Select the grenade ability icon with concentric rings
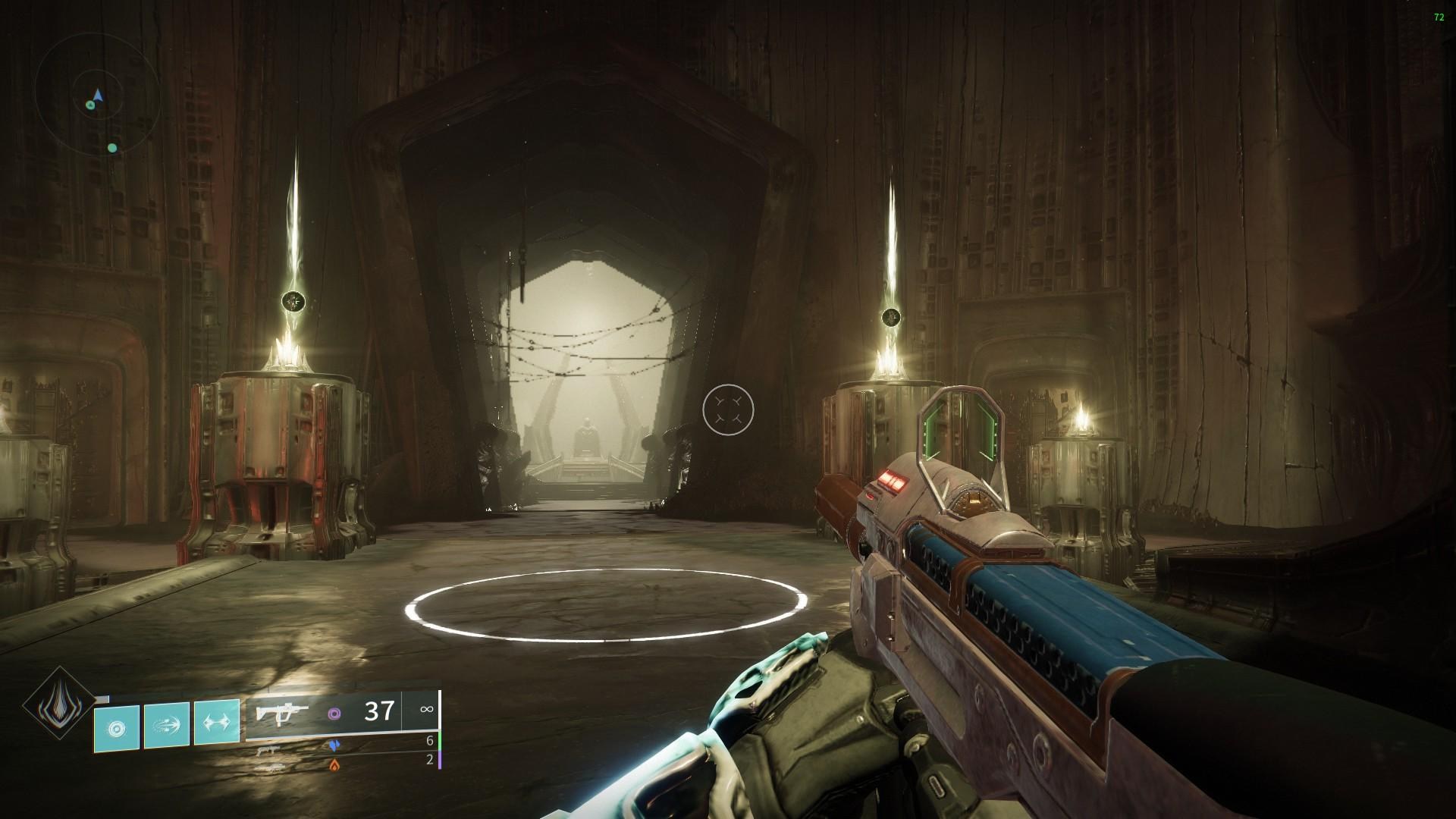The image size is (1456, 819). click(x=117, y=728)
